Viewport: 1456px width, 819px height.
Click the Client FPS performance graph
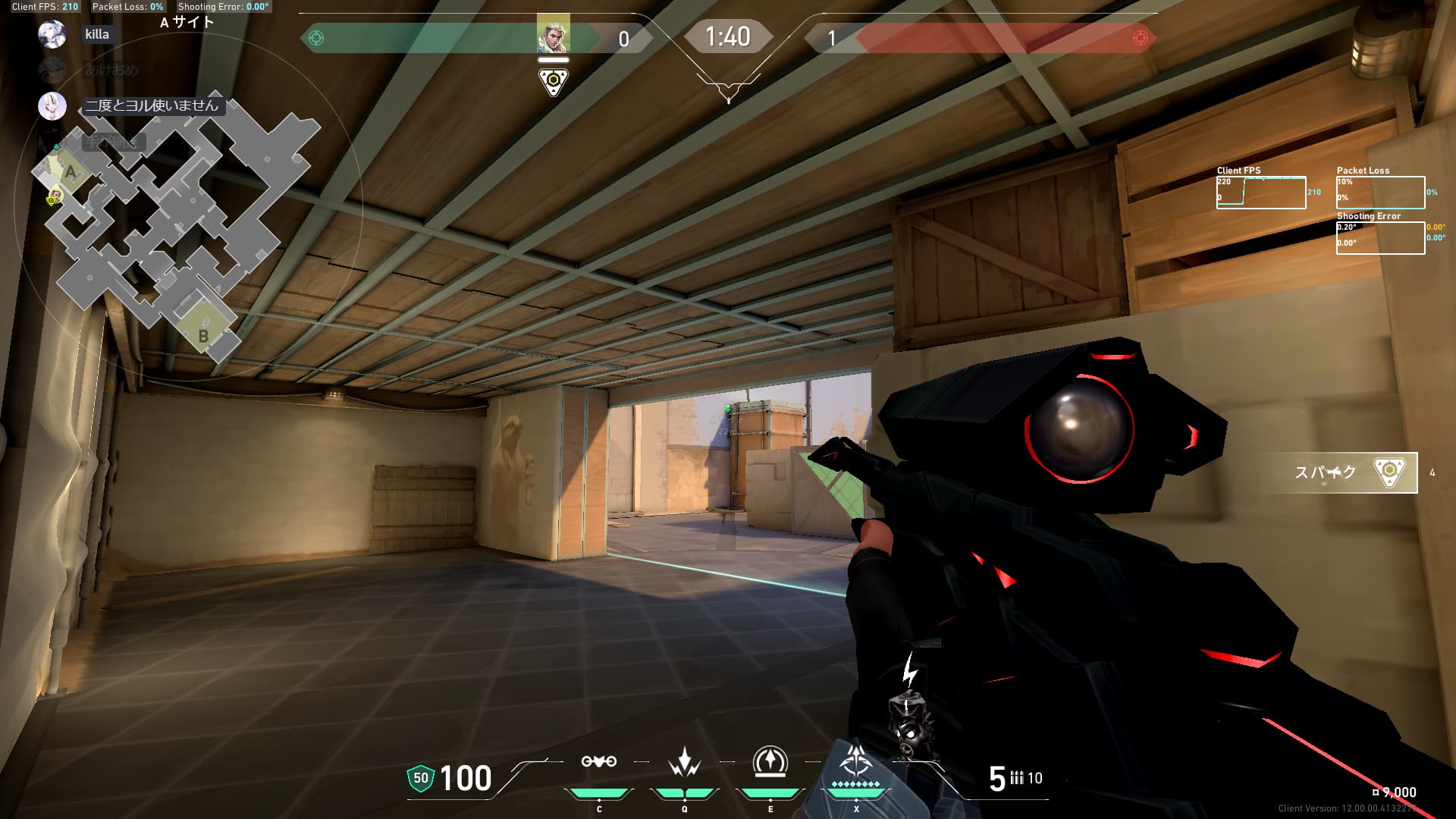pyautogui.click(x=1260, y=193)
